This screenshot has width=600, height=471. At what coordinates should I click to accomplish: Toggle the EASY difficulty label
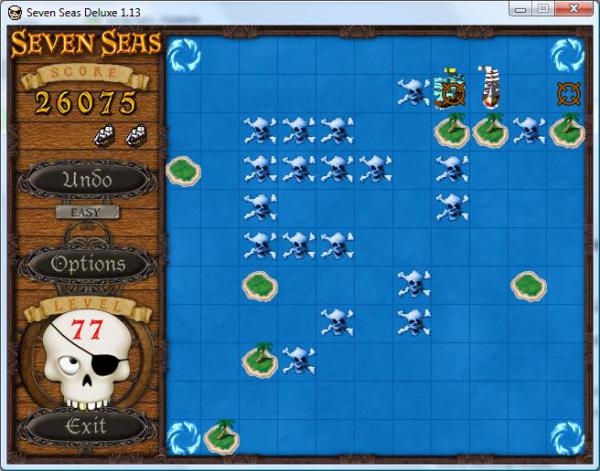[87, 212]
